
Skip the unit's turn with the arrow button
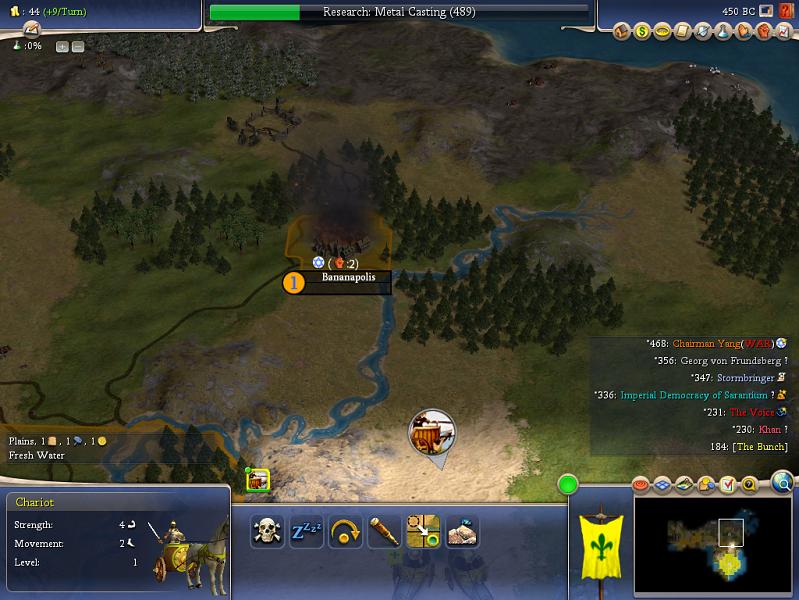(x=344, y=531)
